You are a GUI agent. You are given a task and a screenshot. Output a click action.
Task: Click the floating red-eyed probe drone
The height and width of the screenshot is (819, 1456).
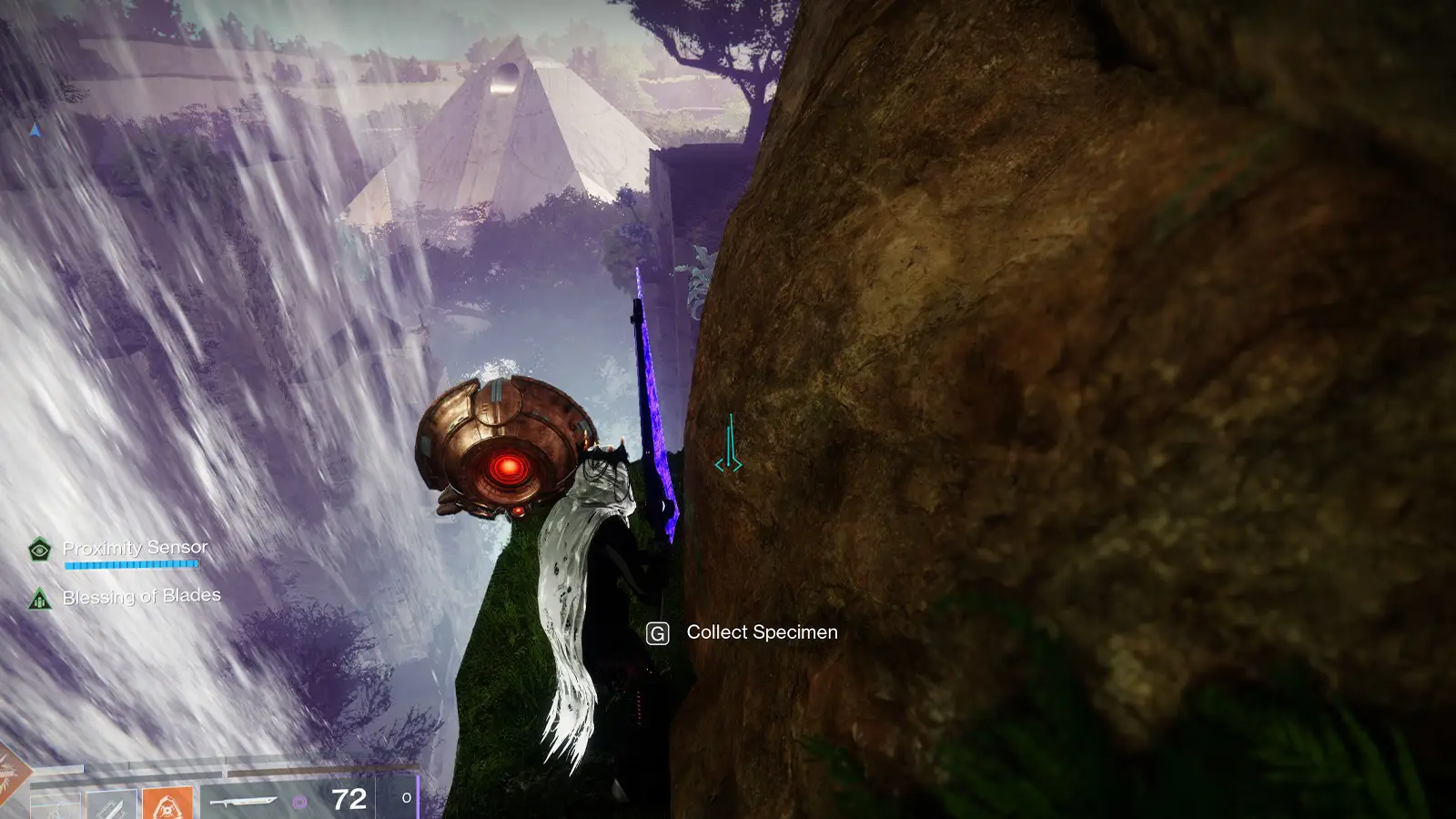pyautogui.click(x=510, y=446)
